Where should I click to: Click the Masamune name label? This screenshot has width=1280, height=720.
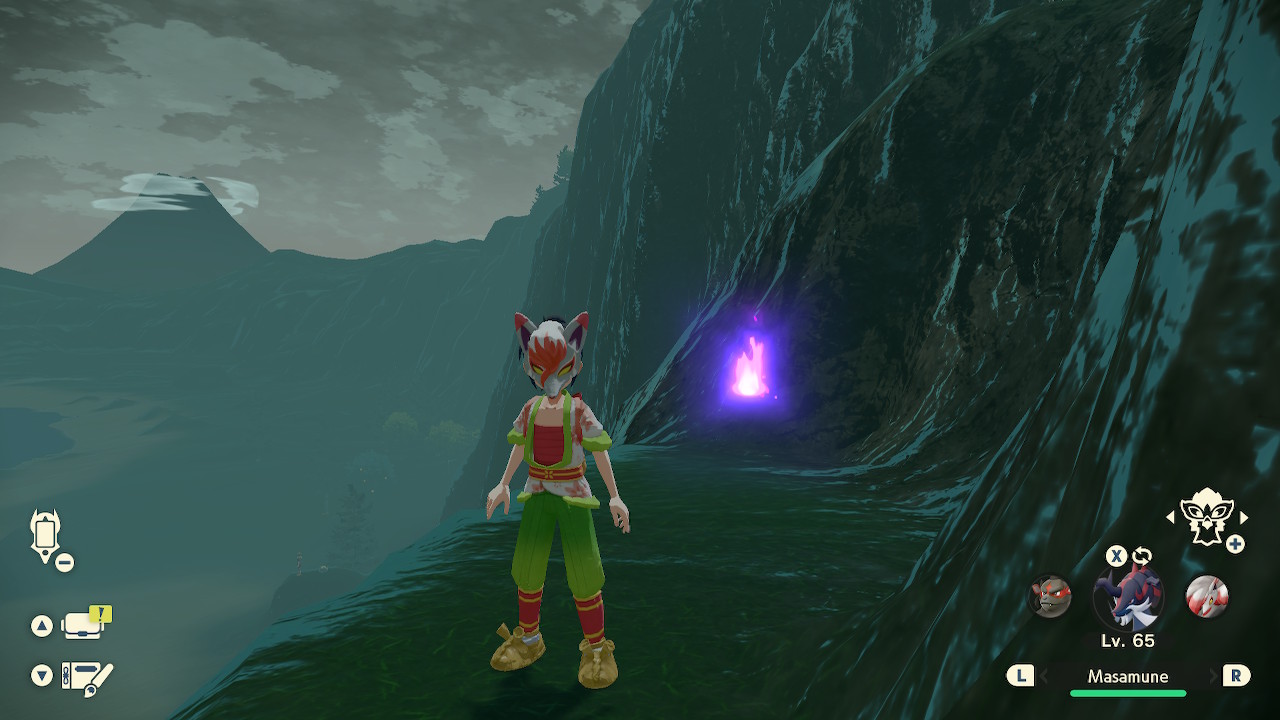[x=1127, y=677]
